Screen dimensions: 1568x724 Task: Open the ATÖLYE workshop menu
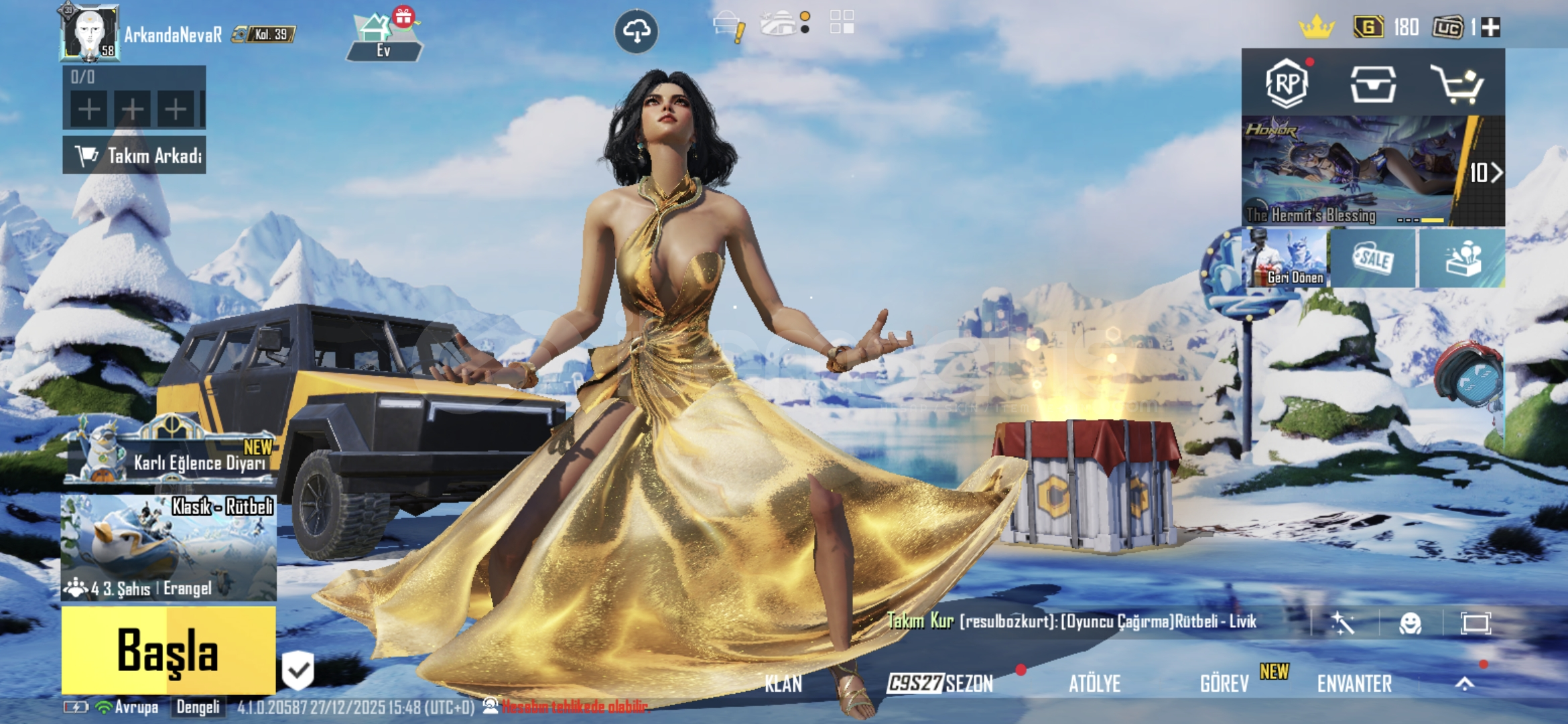click(1094, 684)
